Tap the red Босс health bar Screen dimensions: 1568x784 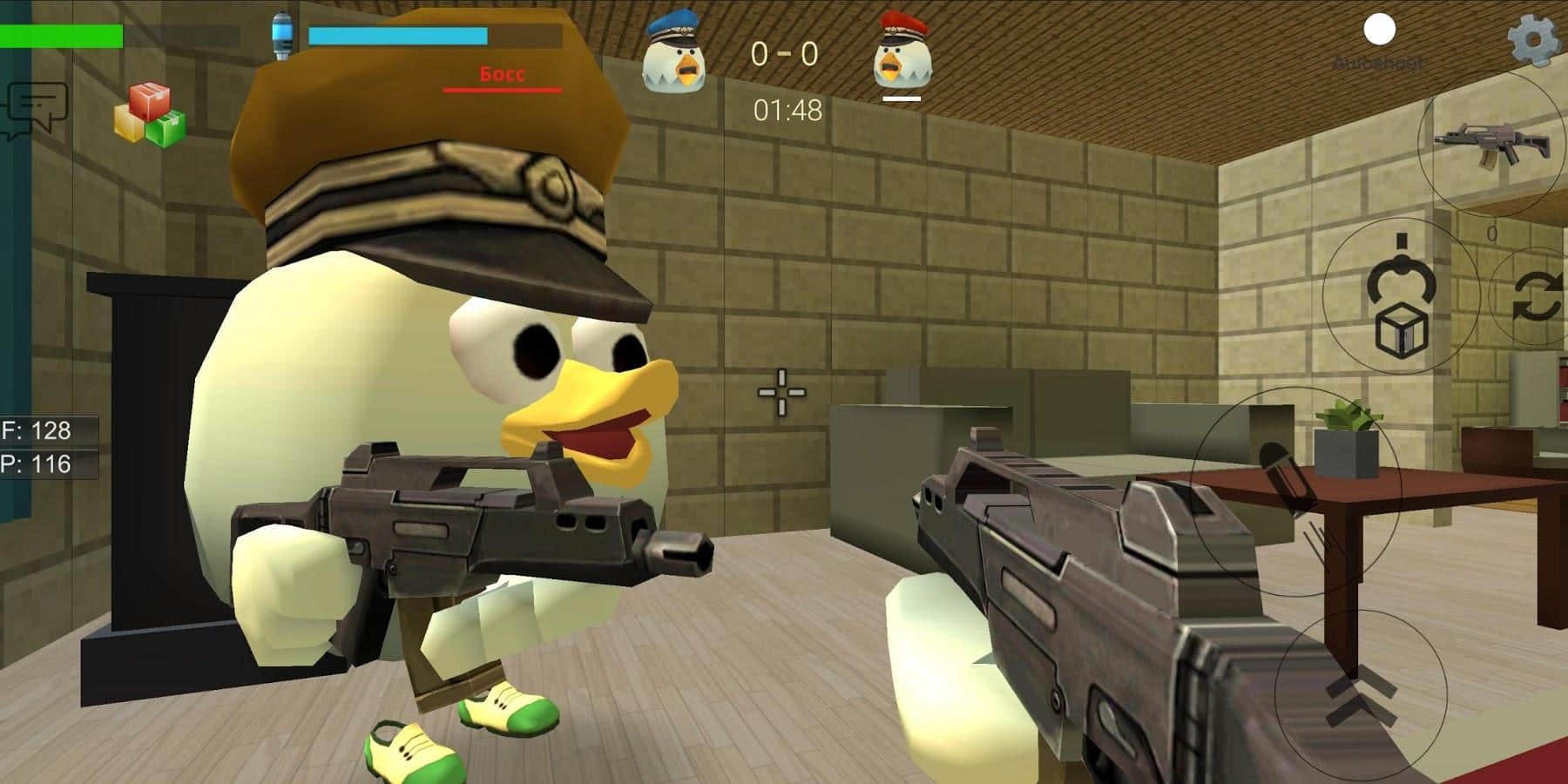tap(501, 89)
